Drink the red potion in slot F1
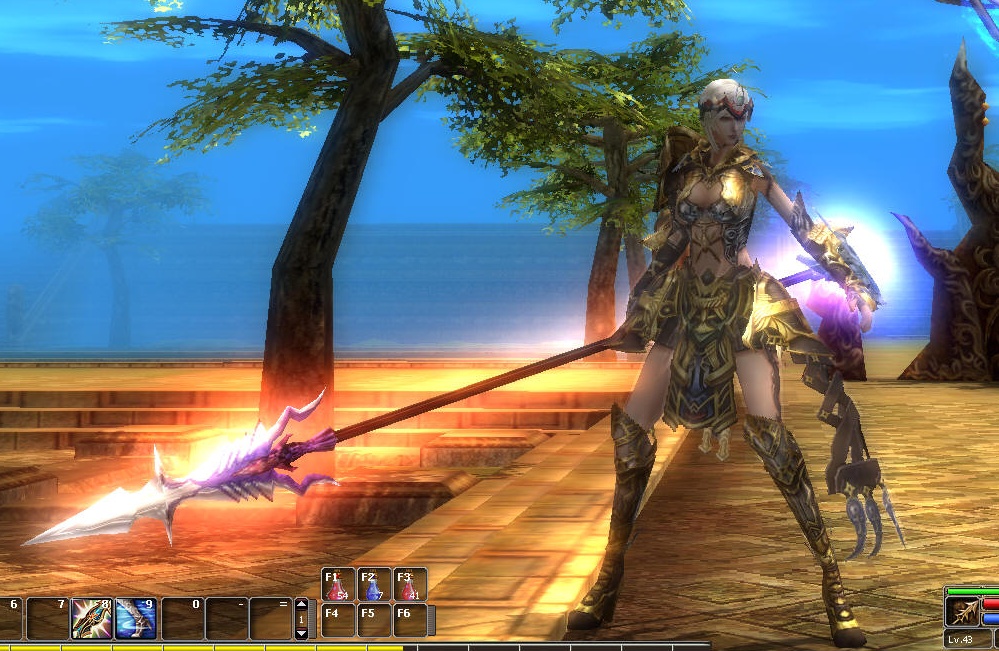The image size is (999, 651). [x=338, y=585]
